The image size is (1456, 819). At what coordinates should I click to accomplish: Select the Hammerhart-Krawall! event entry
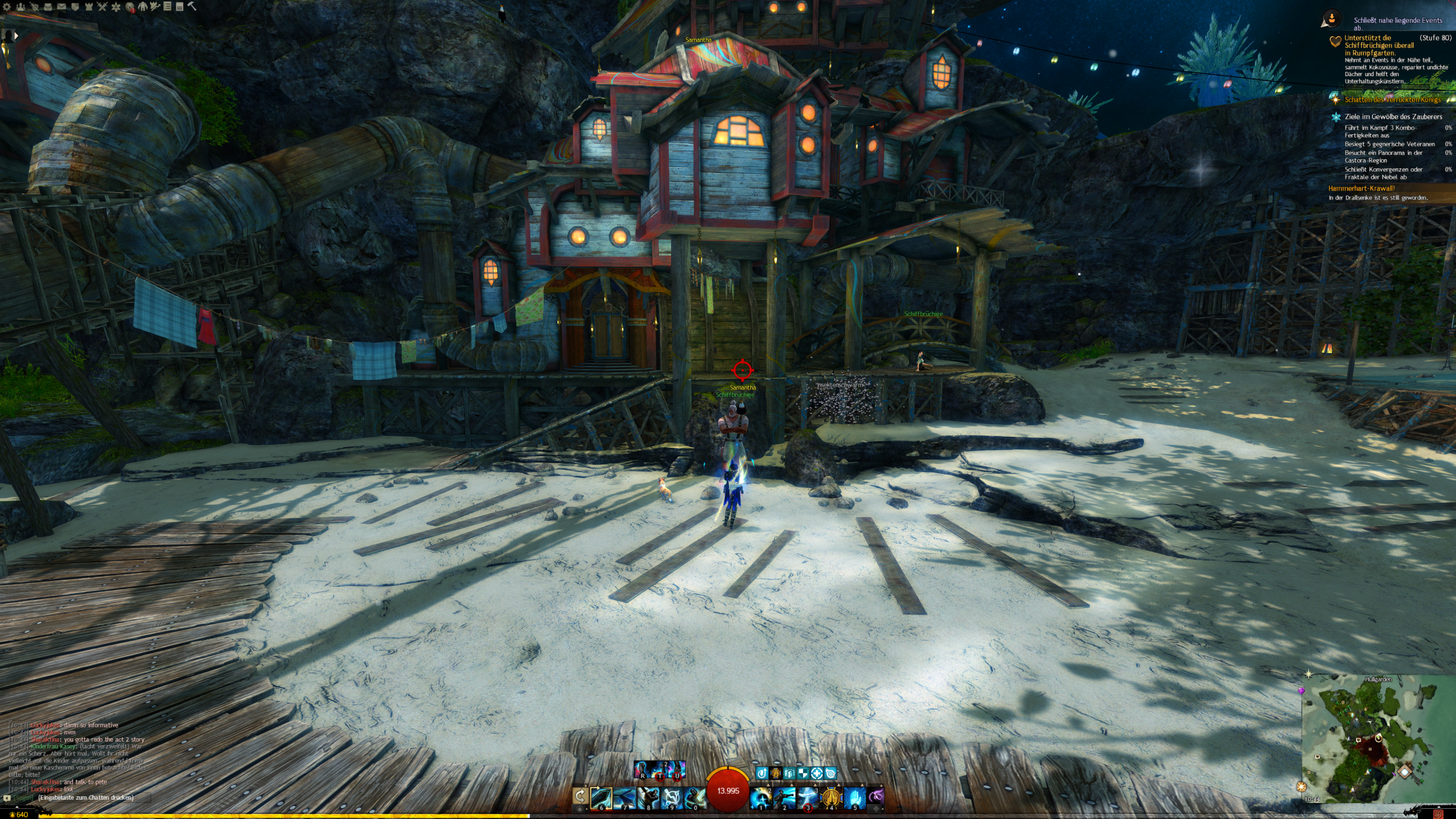(x=1362, y=188)
